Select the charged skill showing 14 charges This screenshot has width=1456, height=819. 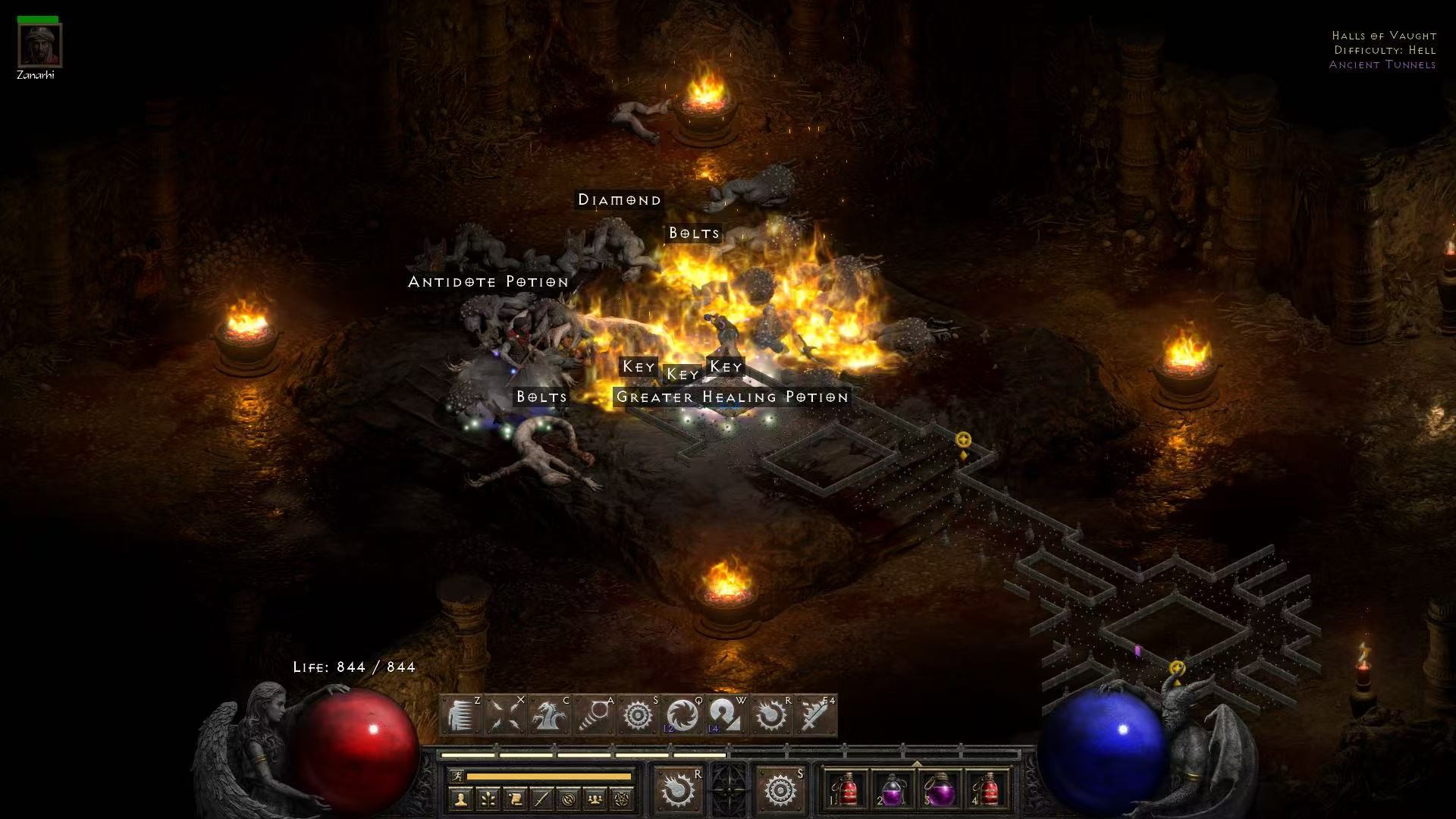(726, 713)
